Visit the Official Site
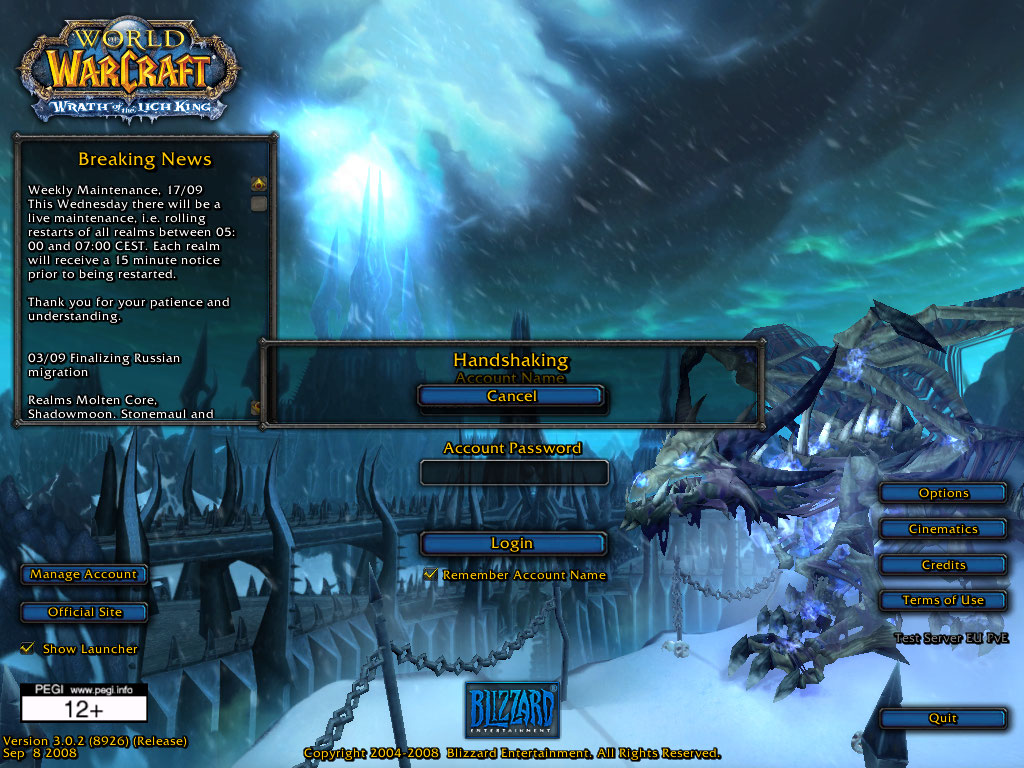This screenshot has height=768, width=1024. pyautogui.click(x=84, y=612)
